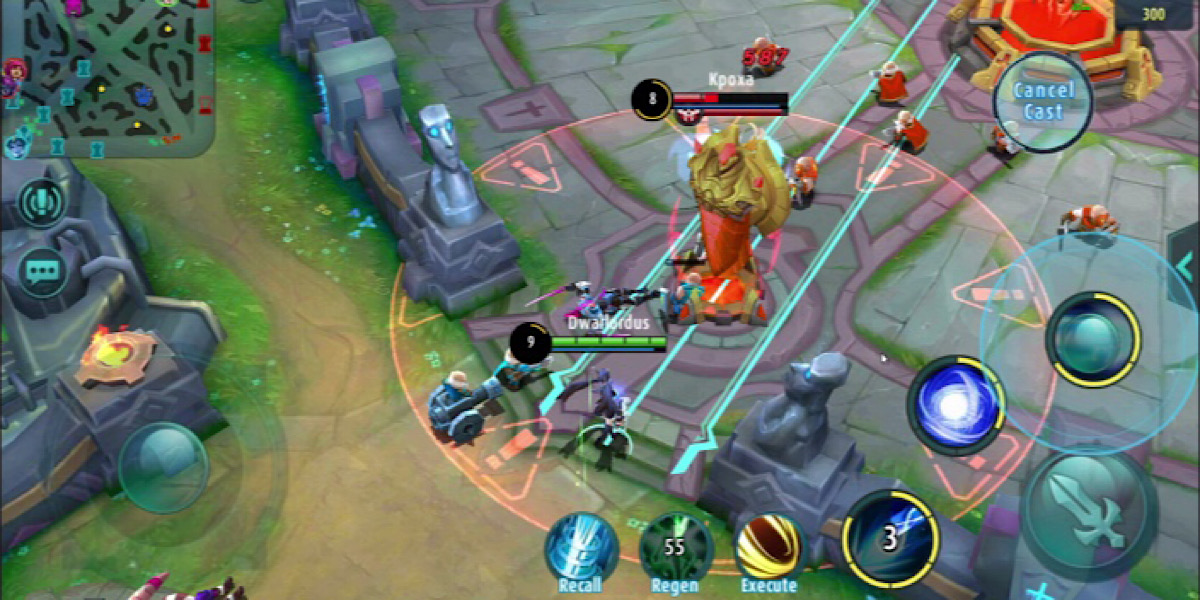The image size is (1200, 600).
Task: Cast the Execute battle spell
Action: [x=770, y=549]
